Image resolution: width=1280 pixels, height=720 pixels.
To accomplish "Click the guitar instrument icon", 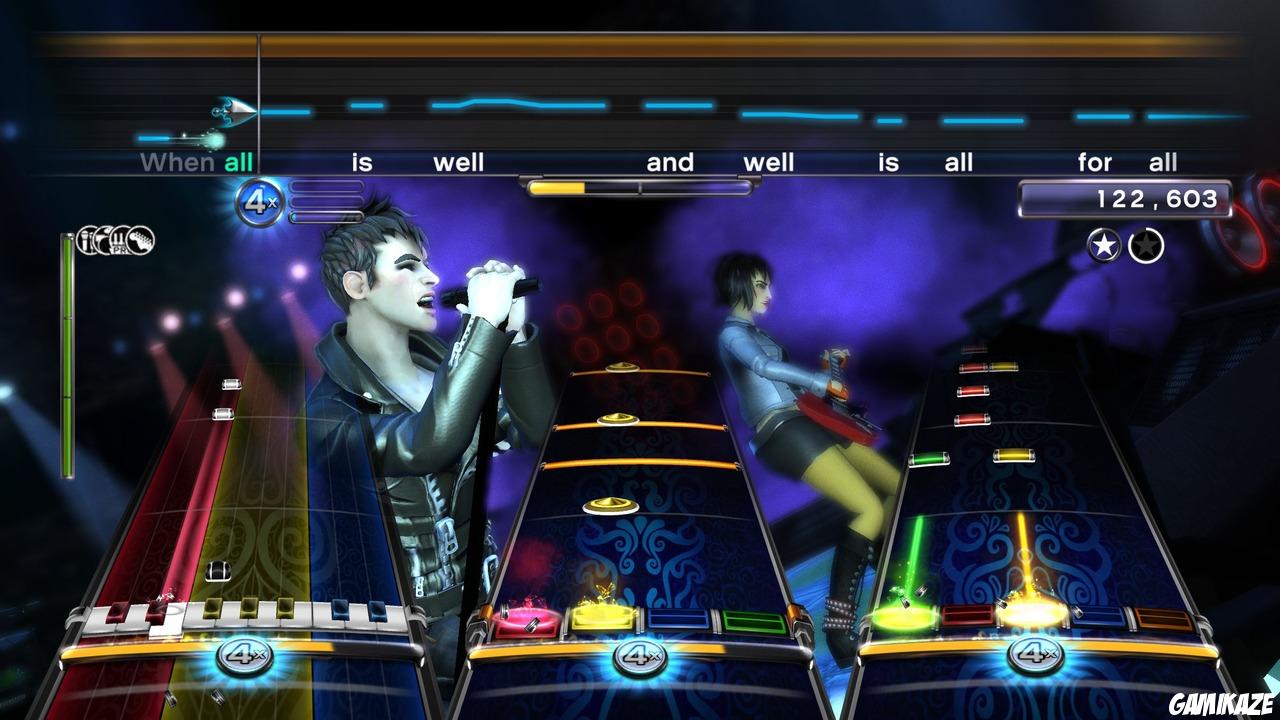I will (141, 240).
